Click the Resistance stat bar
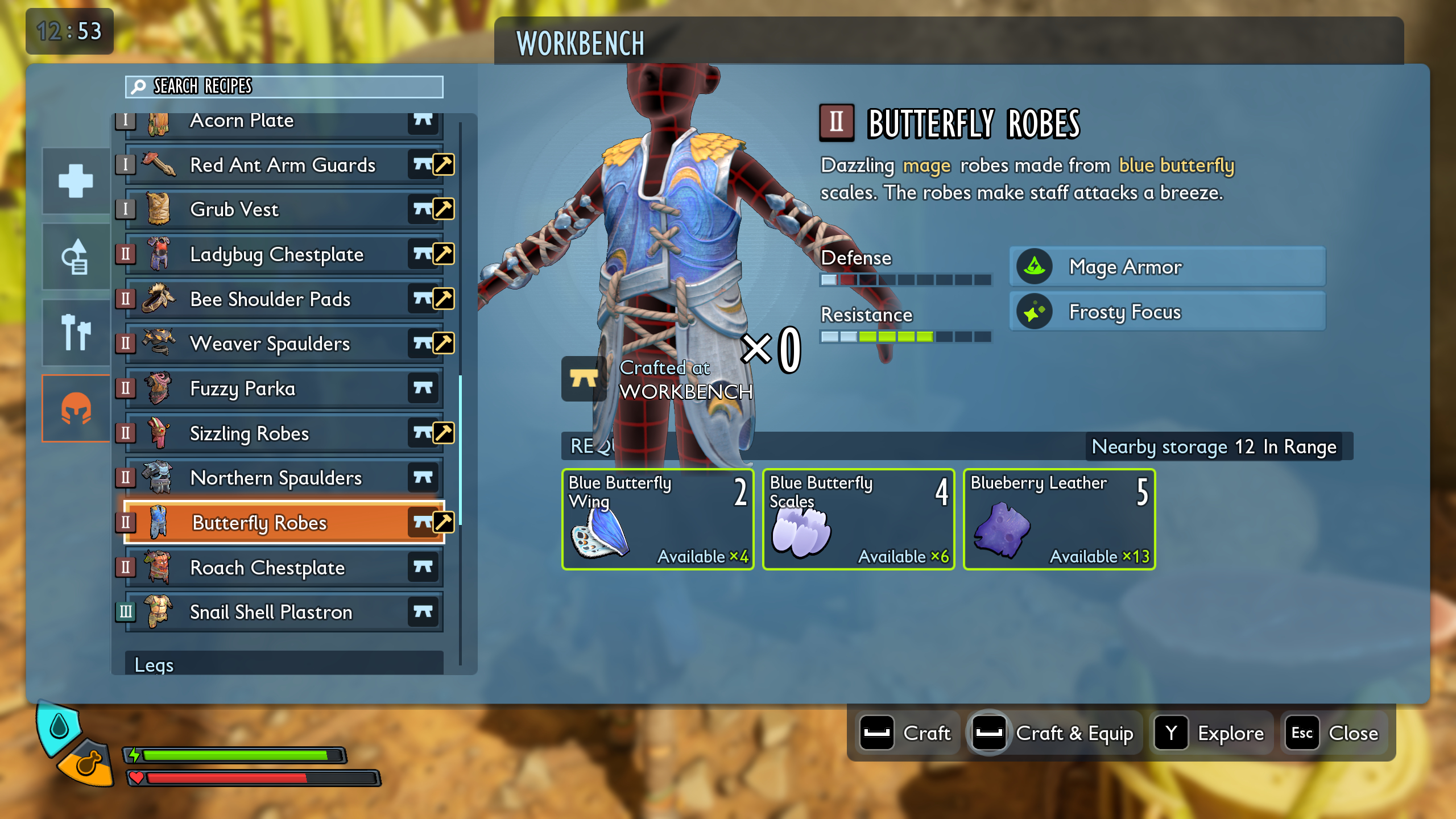Screen dimensions: 1456x819 (x=904, y=337)
